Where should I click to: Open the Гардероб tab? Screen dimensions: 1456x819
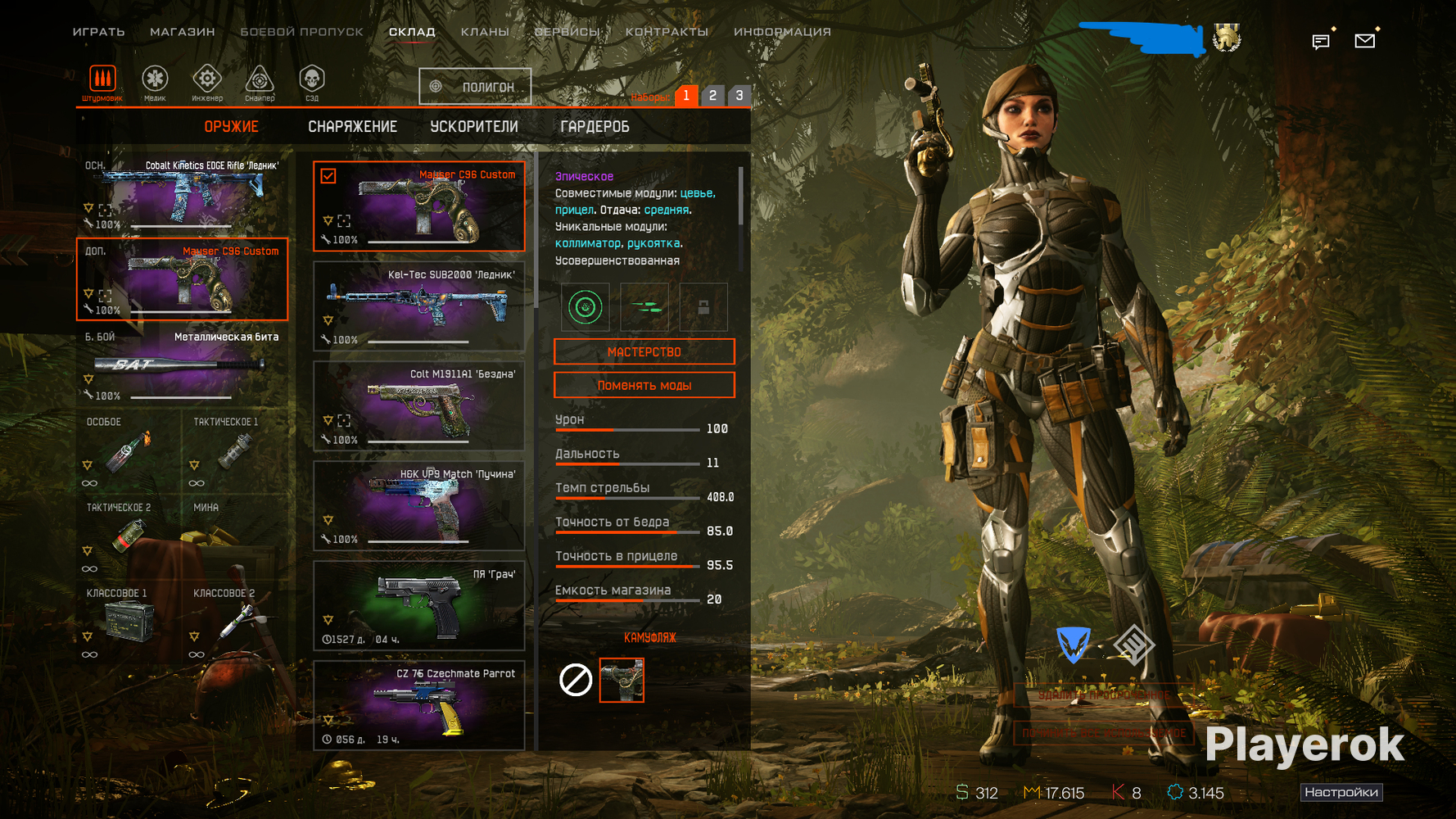tap(595, 127)
